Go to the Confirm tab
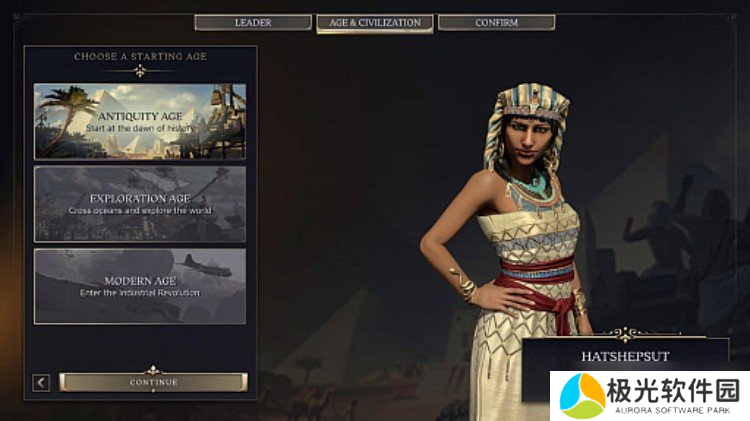The height and width of the screenshot is (421, 750). [x=496, y=22]
